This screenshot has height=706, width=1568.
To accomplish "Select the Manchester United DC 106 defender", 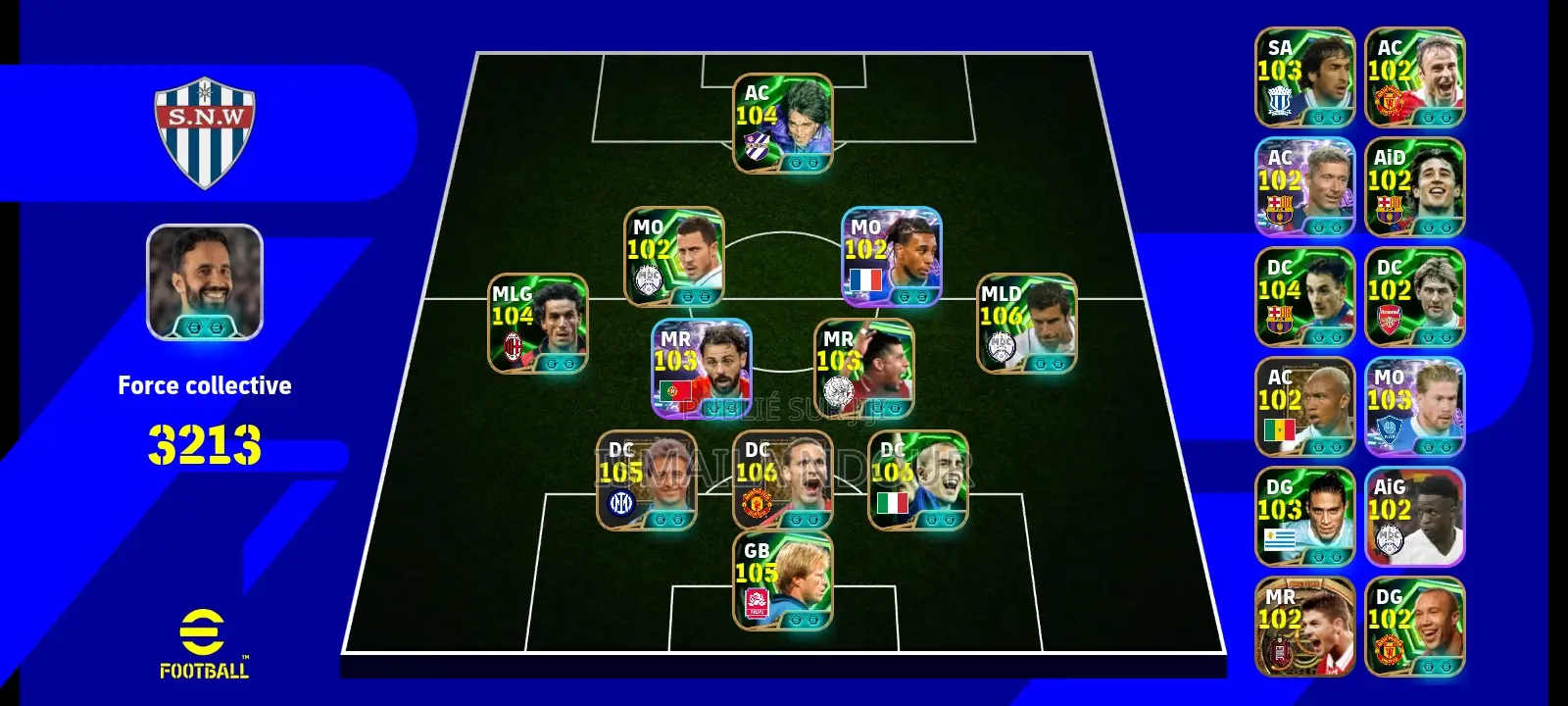I will pos(784,480).
